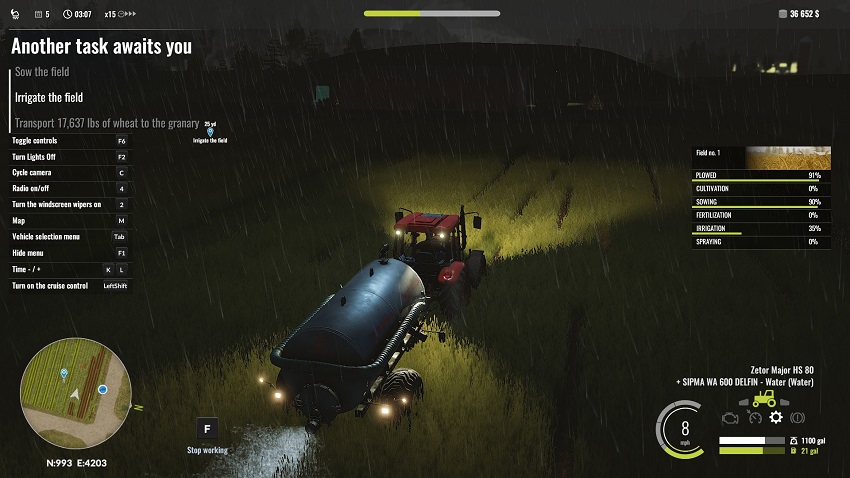Screen dimensions: 850x478
Task: Choose the 'Sow the field' objective
Action: [42, 72]
